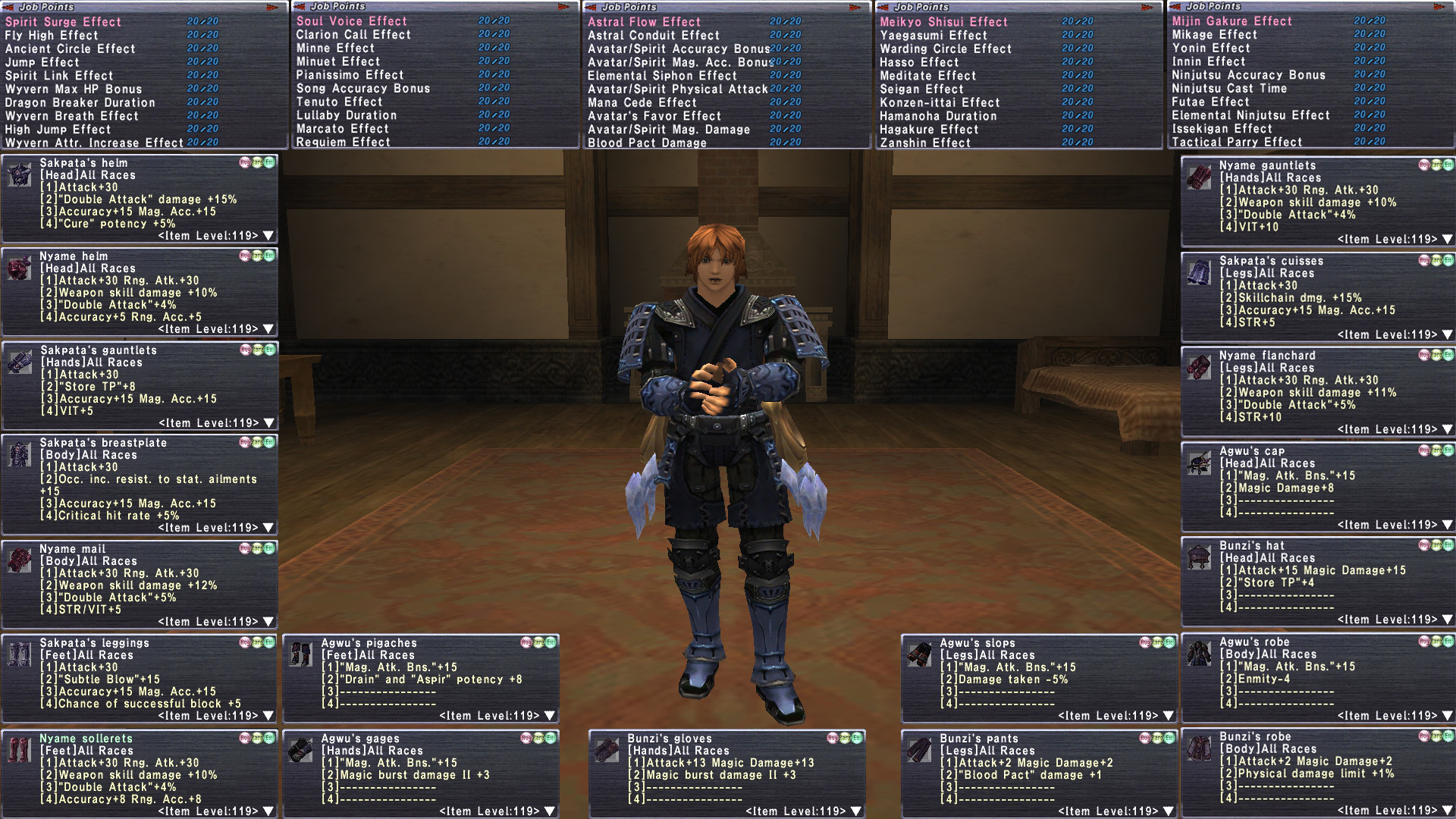Click the Nyame gauntlets item icon
This screenshot has width=1456, height=819.
(x=1199, y=178)
